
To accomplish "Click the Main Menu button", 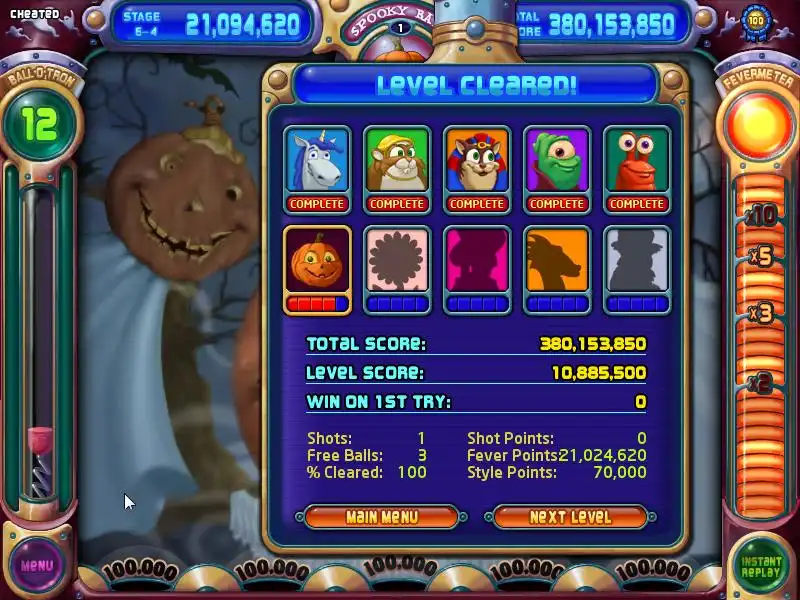I will [381, 517].
